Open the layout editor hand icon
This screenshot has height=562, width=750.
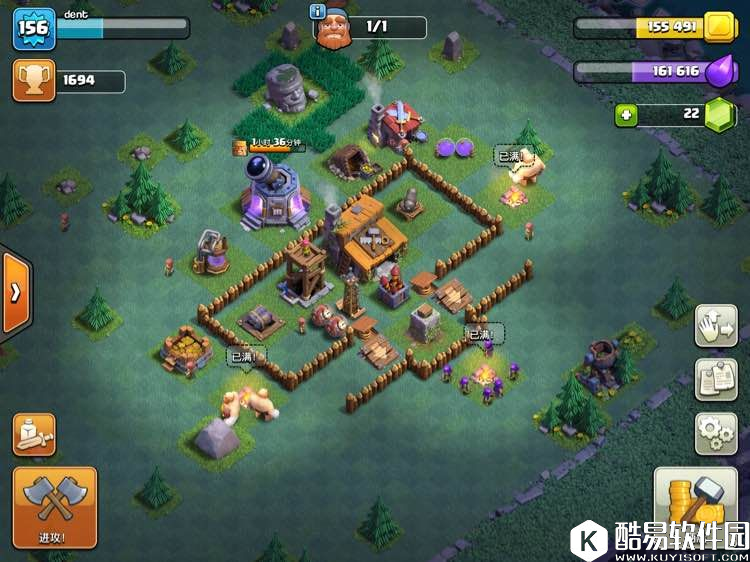716,327
